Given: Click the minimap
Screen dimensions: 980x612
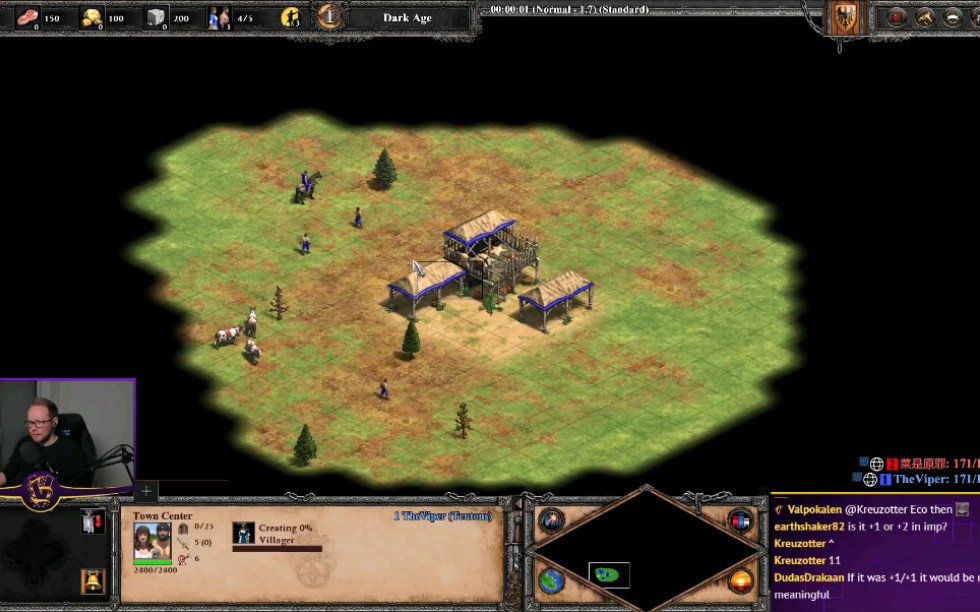Looking at the screenshot, I should pos(647,550).
